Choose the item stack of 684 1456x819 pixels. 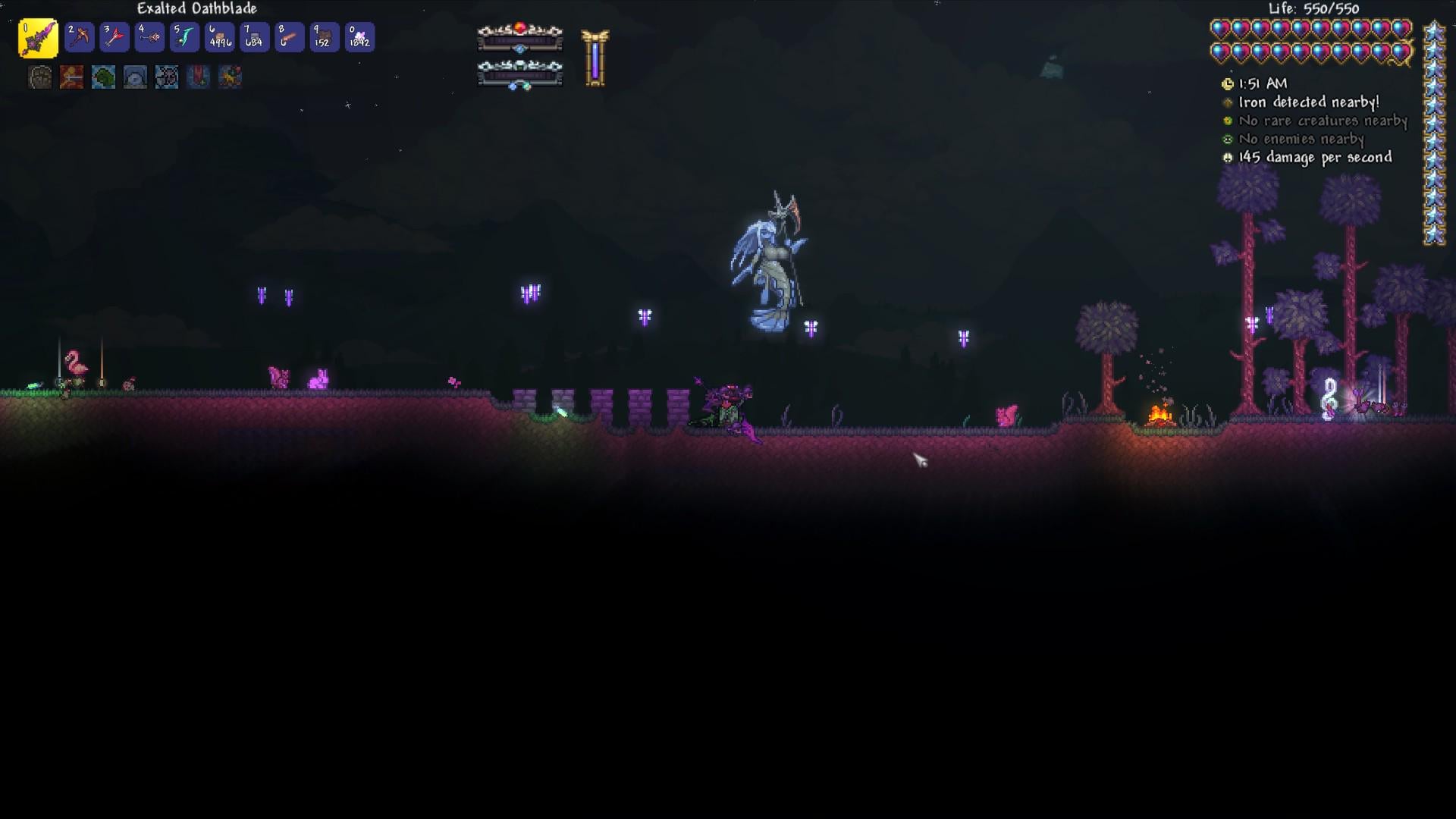coord(254,37)
